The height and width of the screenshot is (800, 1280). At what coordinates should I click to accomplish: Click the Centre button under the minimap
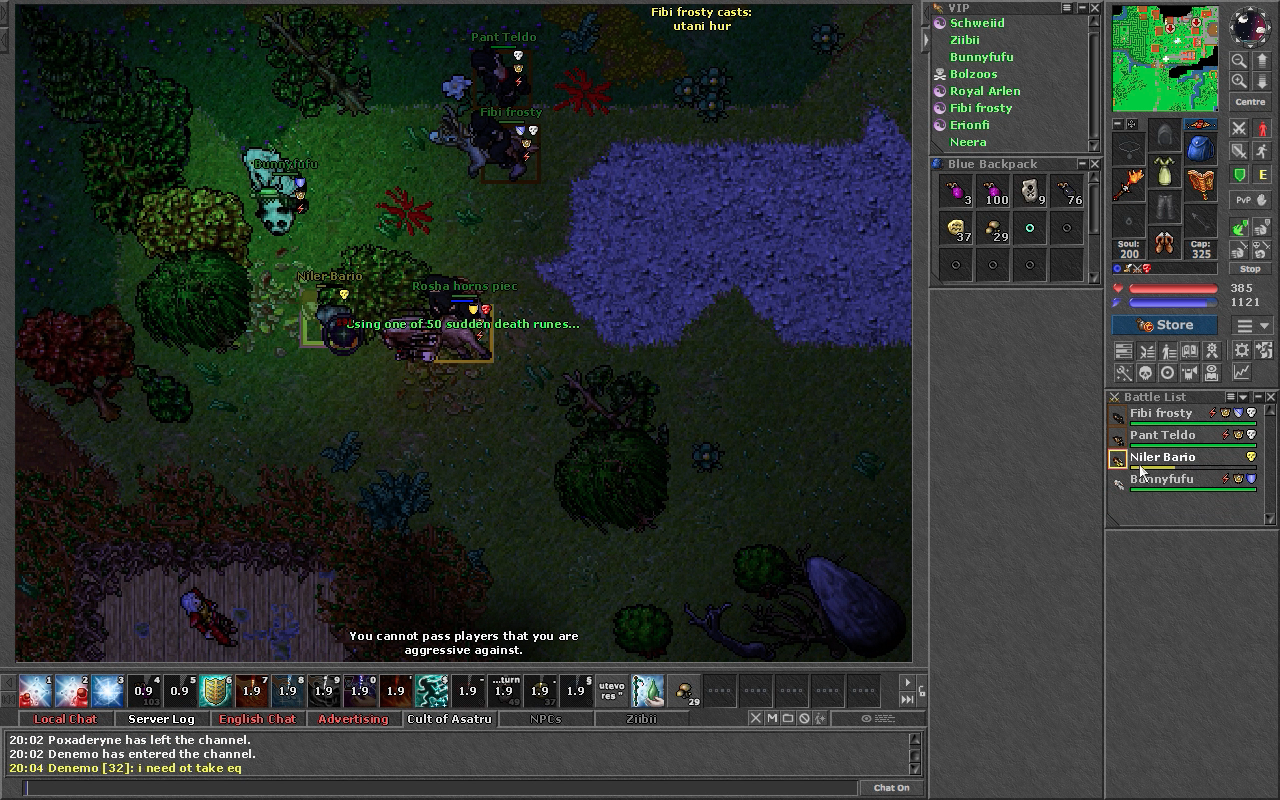(x=1250, y=102)
